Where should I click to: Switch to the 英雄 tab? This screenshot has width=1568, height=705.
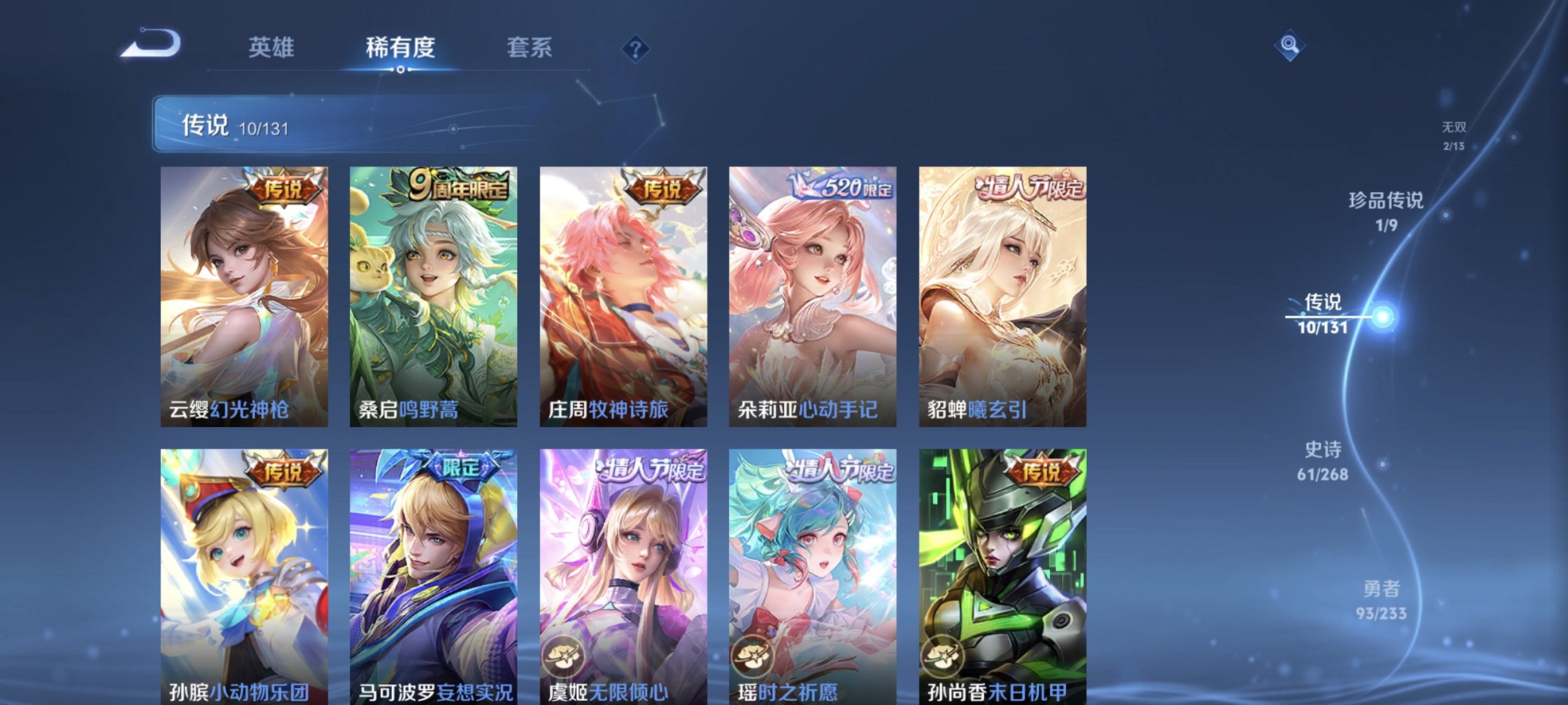point(272,47)
